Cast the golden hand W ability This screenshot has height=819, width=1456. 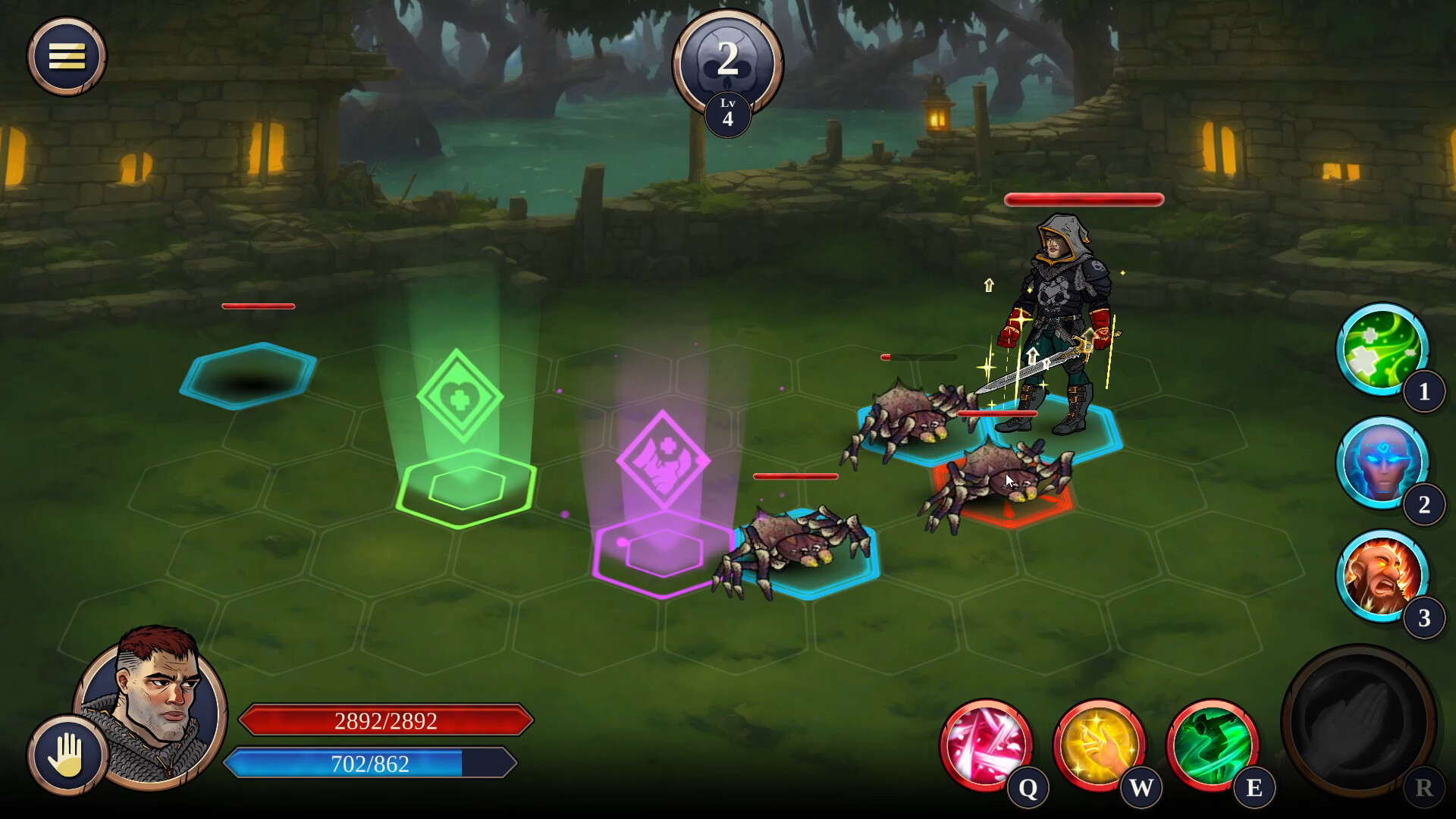tap(1099, 743)
